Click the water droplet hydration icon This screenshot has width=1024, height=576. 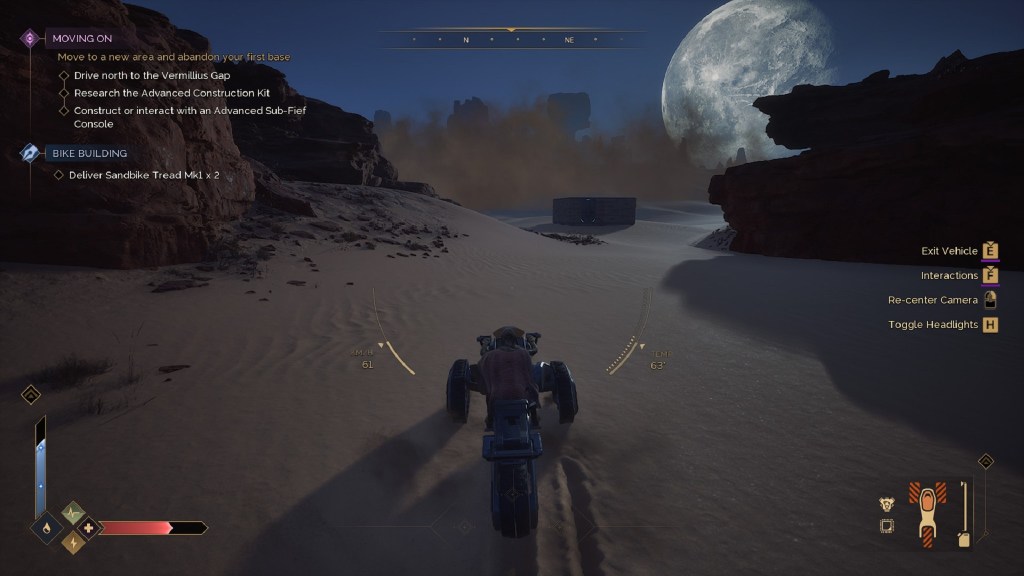(47, 527)
